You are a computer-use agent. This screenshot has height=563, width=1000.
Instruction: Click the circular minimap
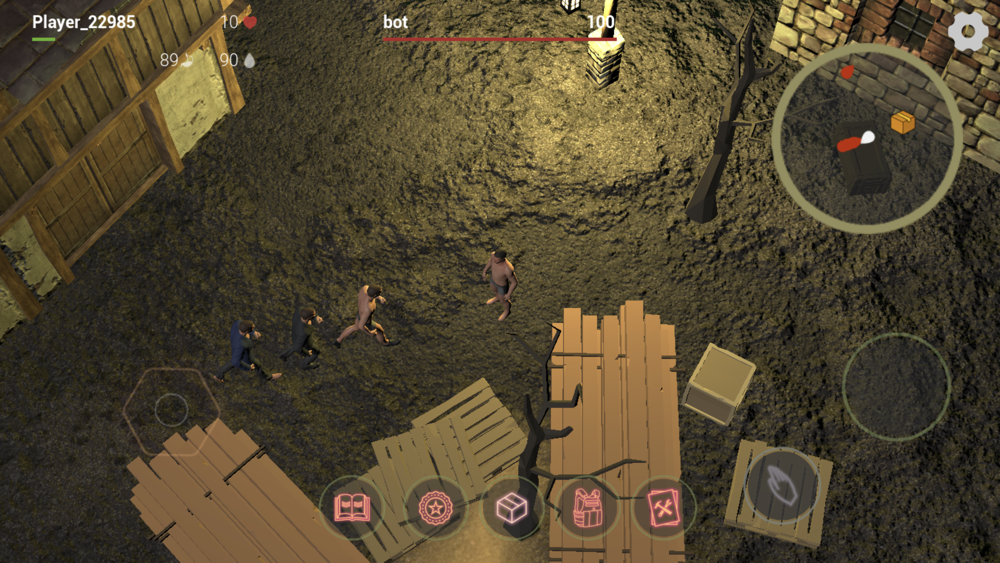tap(867, 138)
